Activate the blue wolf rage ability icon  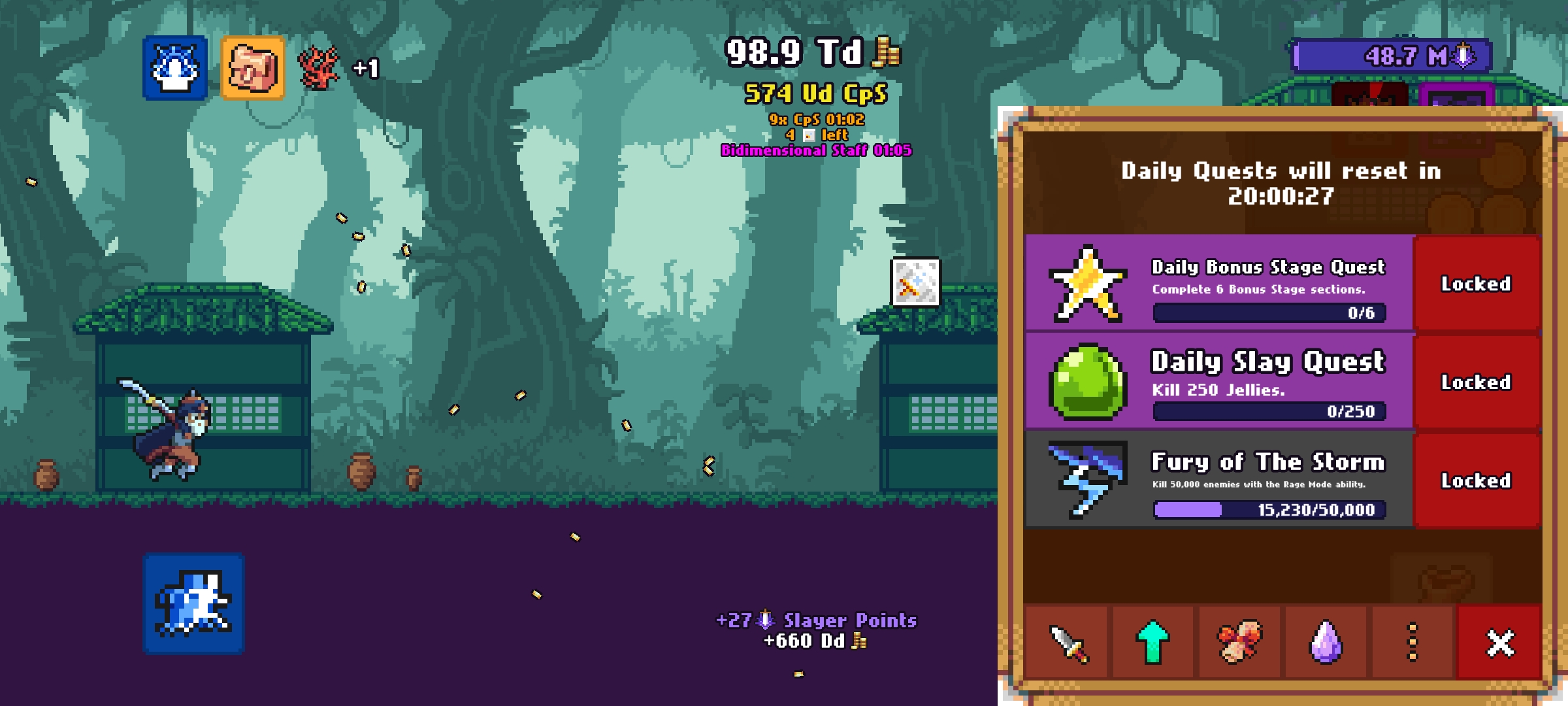(x=175, y=68)
